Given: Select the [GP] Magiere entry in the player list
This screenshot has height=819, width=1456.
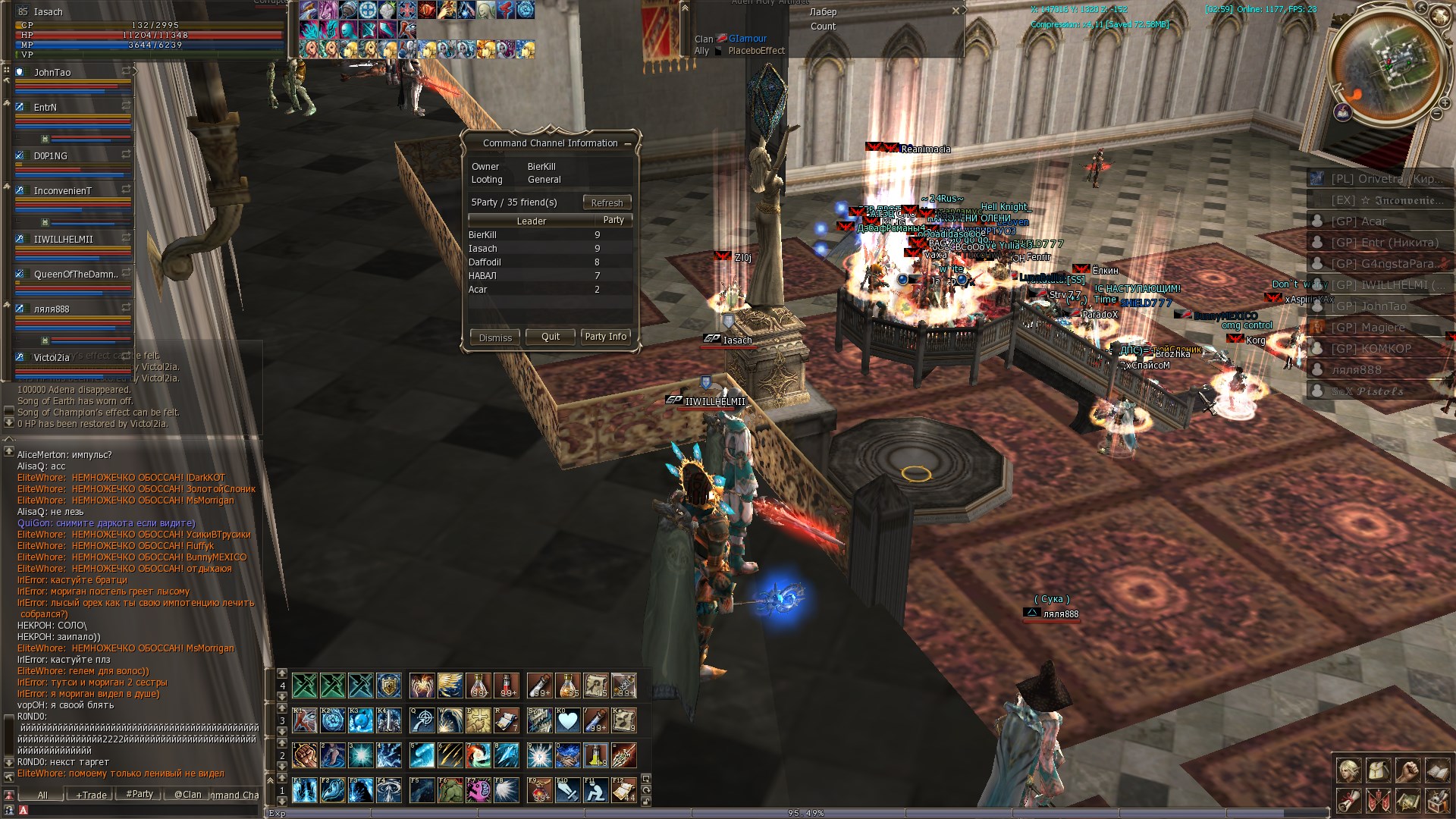Looking at the screenshot, I should click(1368, 328).
